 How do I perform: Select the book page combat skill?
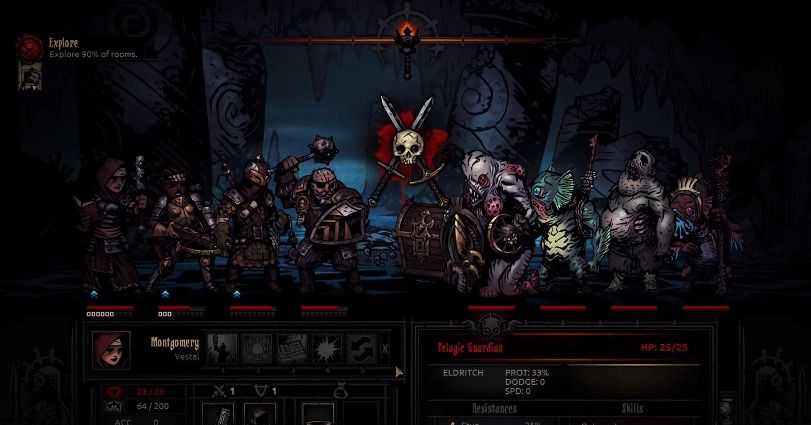(291, 348)
